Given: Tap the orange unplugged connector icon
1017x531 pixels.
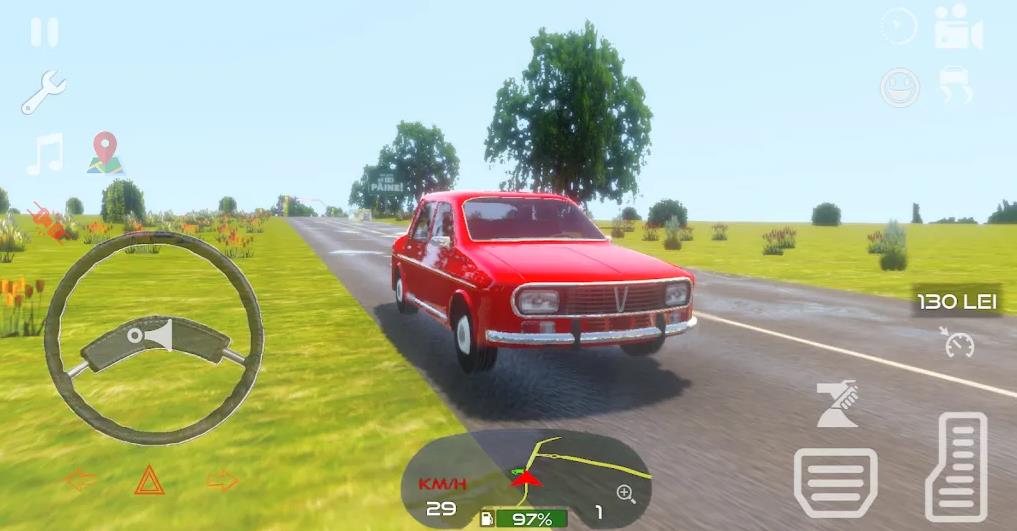Looking at the screenshot, I should pyautogui.click(x=49, y=222).
